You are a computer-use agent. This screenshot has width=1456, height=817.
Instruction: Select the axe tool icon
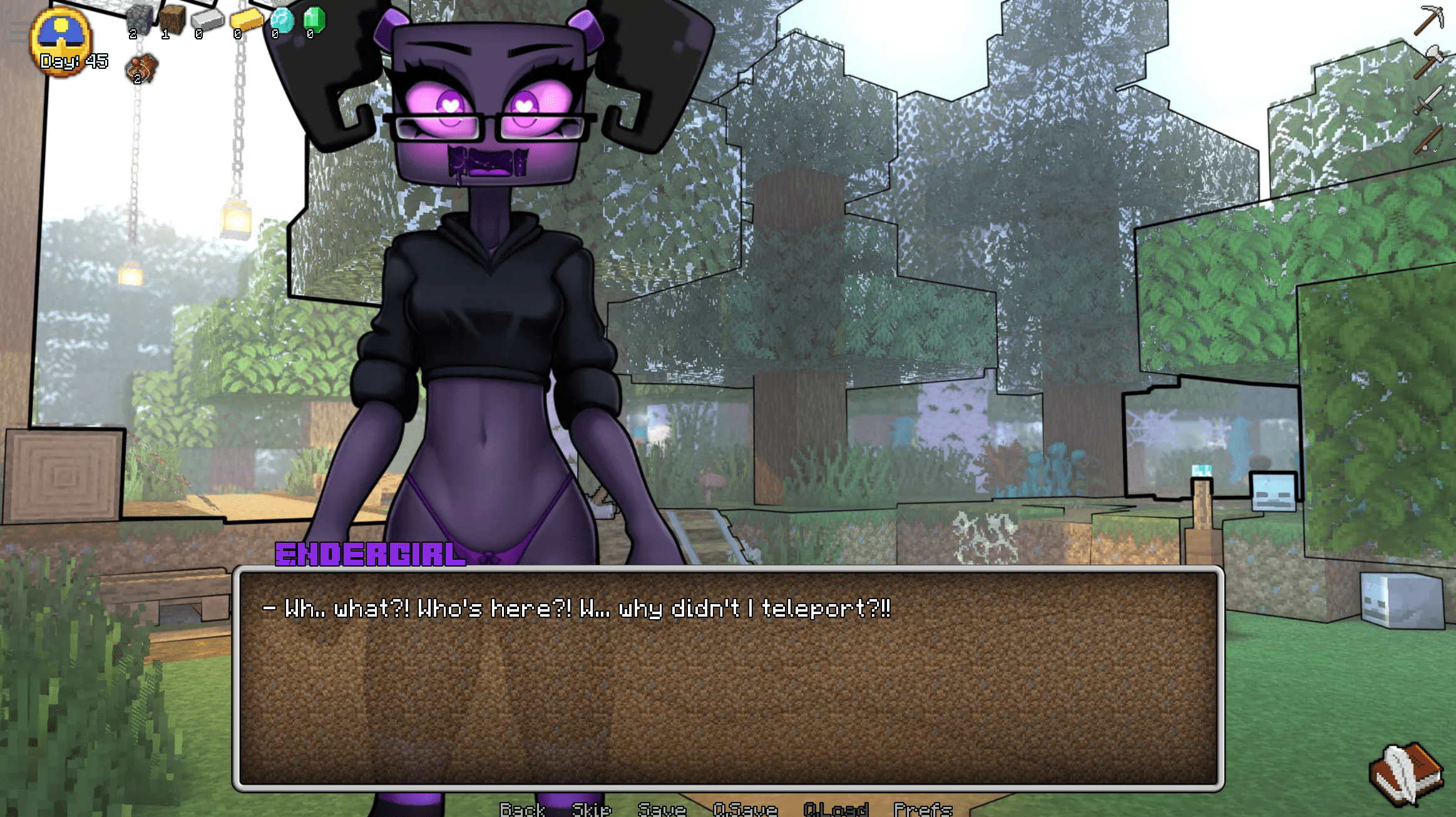1428,61
